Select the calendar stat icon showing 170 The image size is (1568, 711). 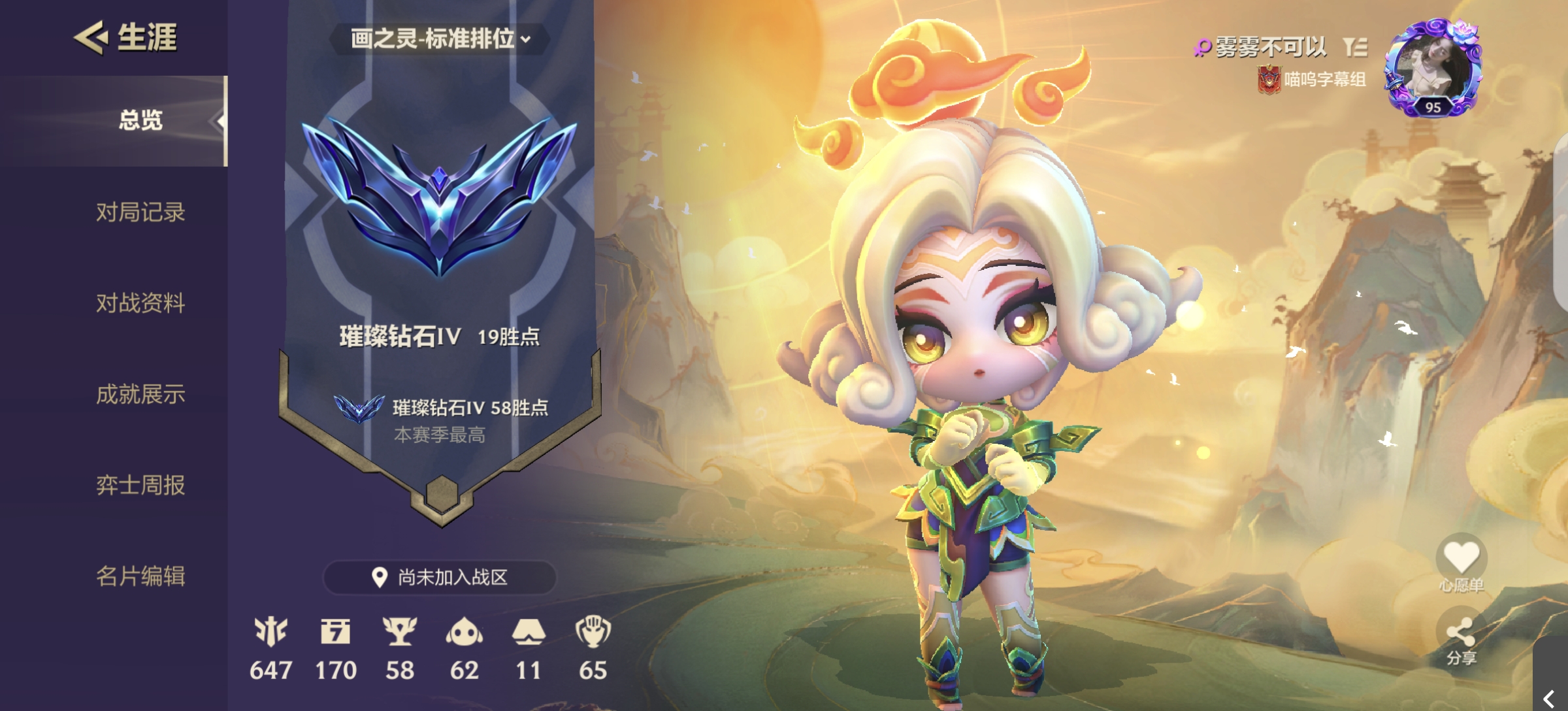[336, 632]
